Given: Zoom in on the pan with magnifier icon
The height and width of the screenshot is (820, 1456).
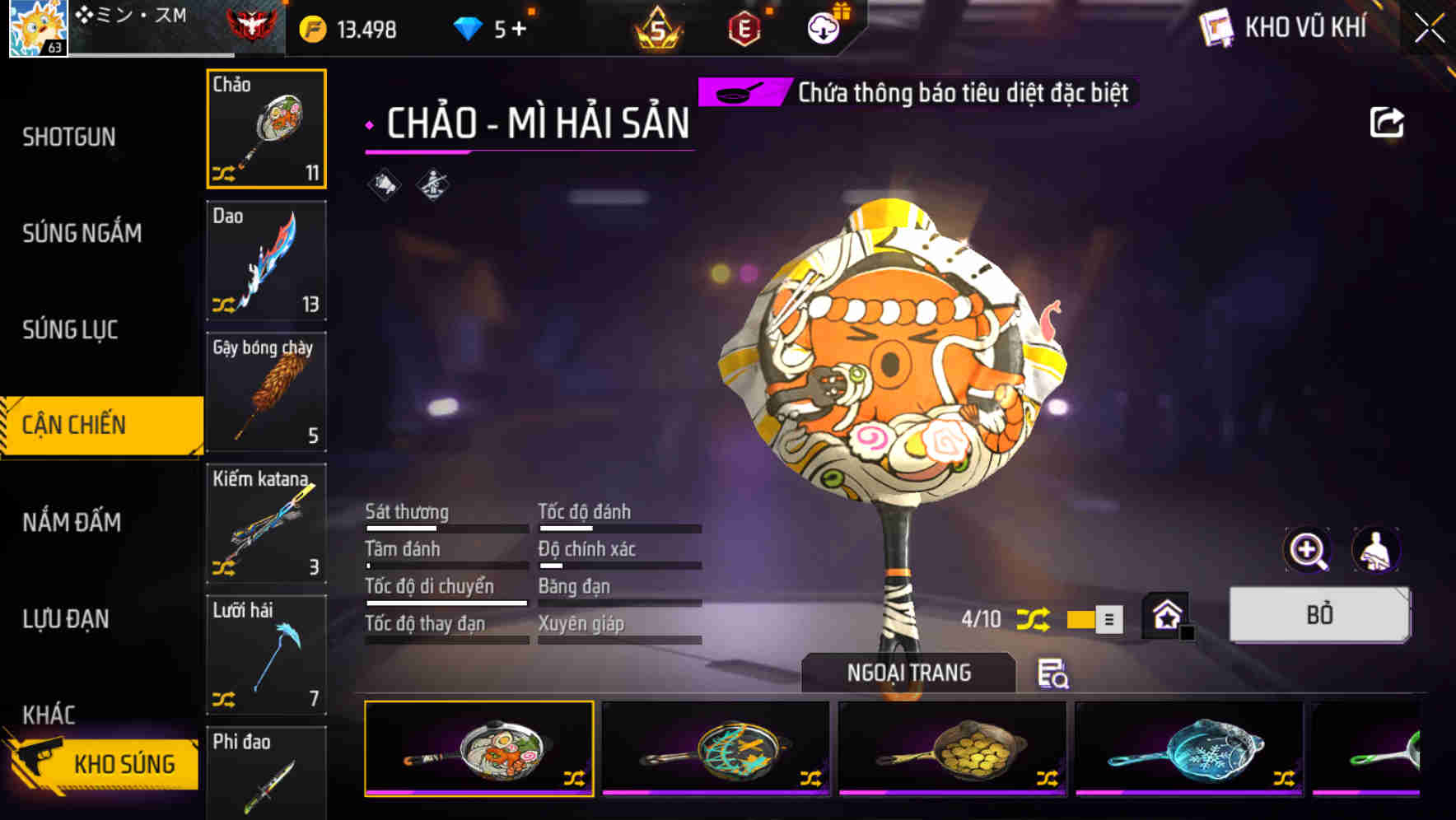Looking at the screenshot, I should [x=1309, y=550].
